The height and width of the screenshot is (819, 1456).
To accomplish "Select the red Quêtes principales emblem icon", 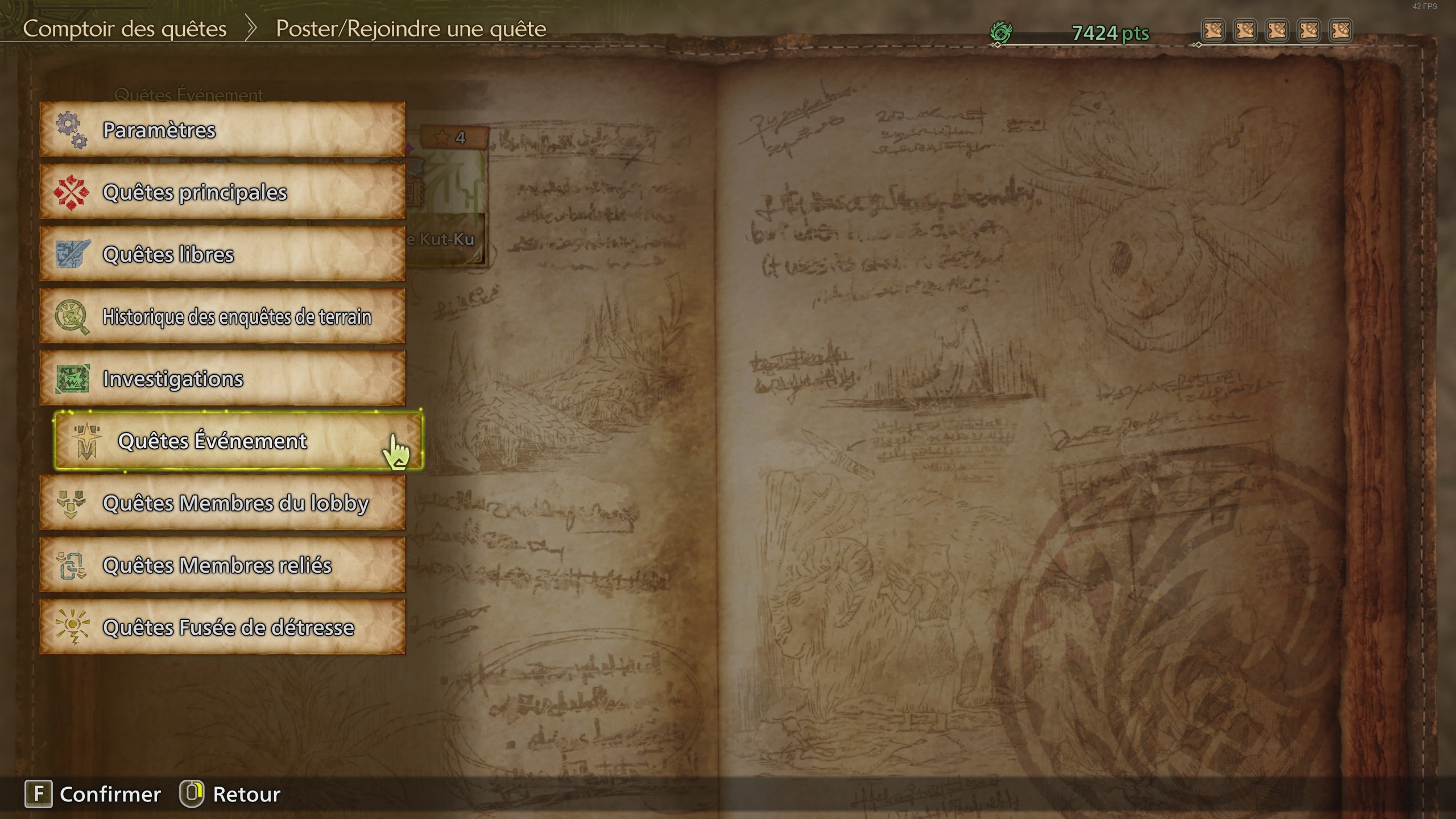I will [x=73, y=192].
